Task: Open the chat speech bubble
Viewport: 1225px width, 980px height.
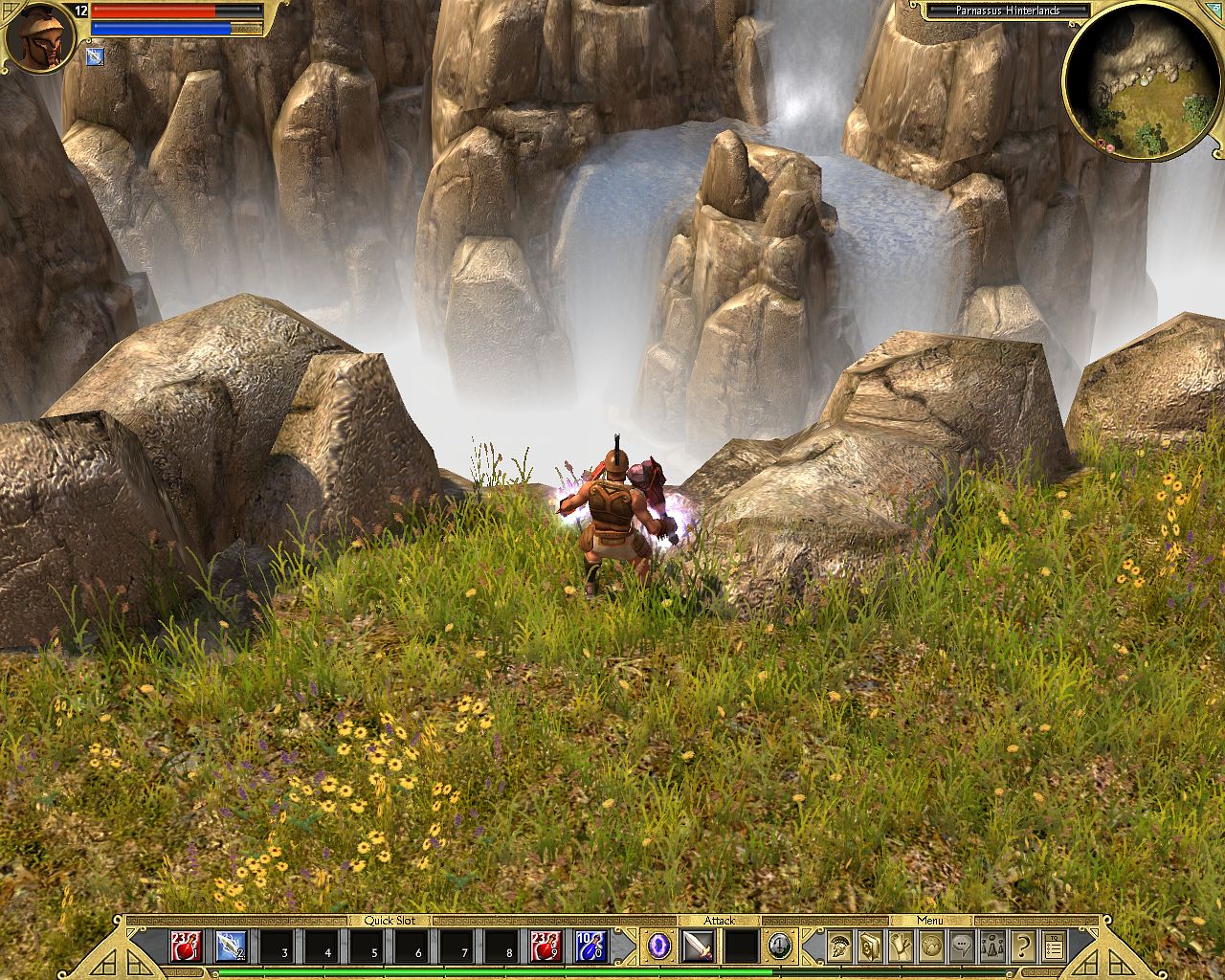Action: (962, 947)
